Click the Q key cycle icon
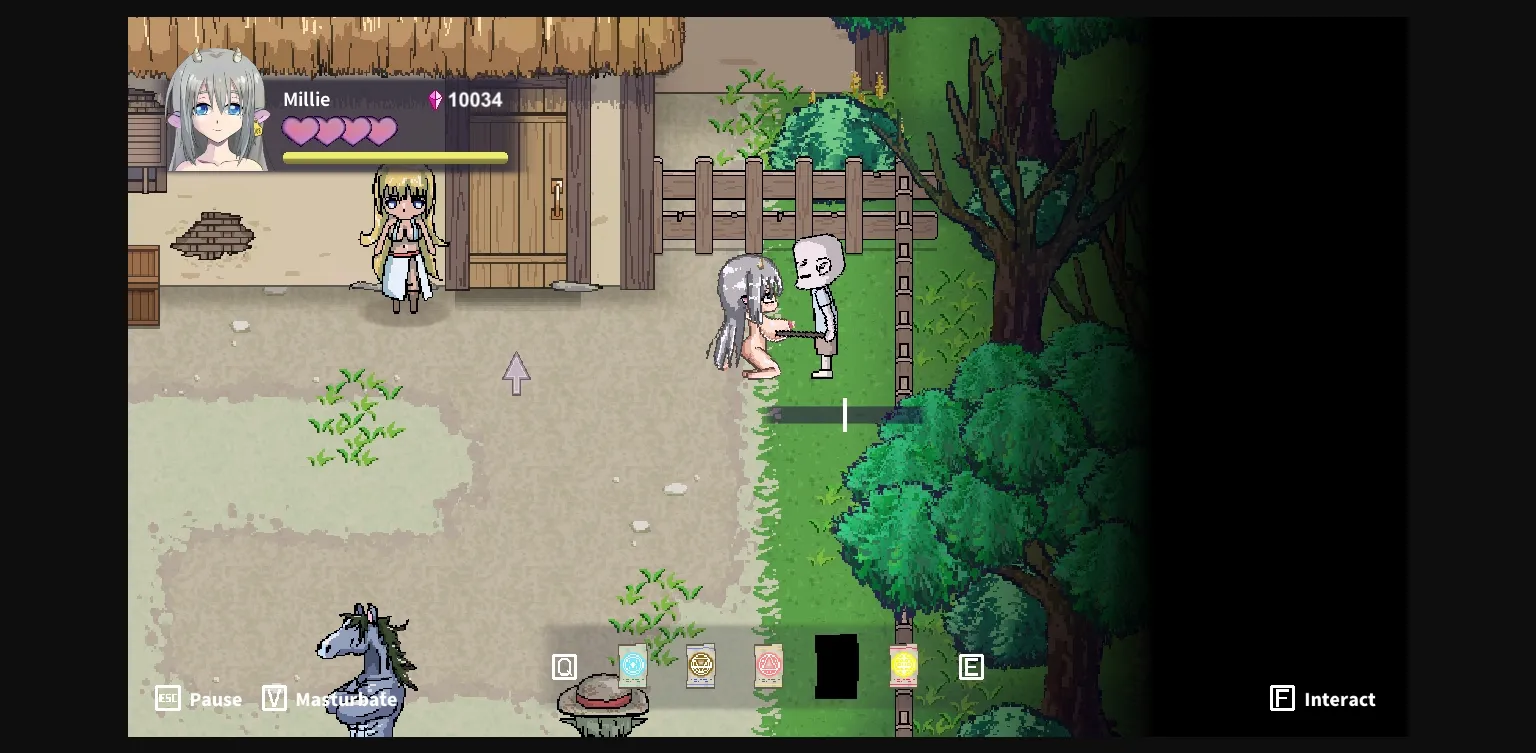This screenshot has height=753, width=1536. 564,664
